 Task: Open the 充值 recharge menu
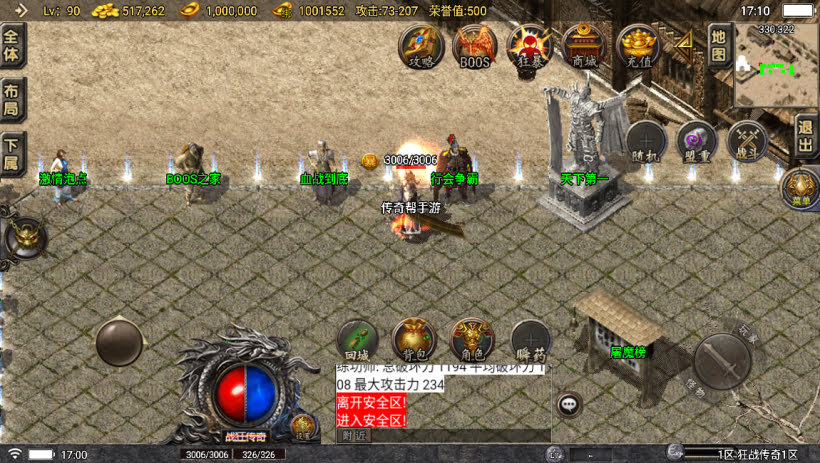tap(638, 45)
